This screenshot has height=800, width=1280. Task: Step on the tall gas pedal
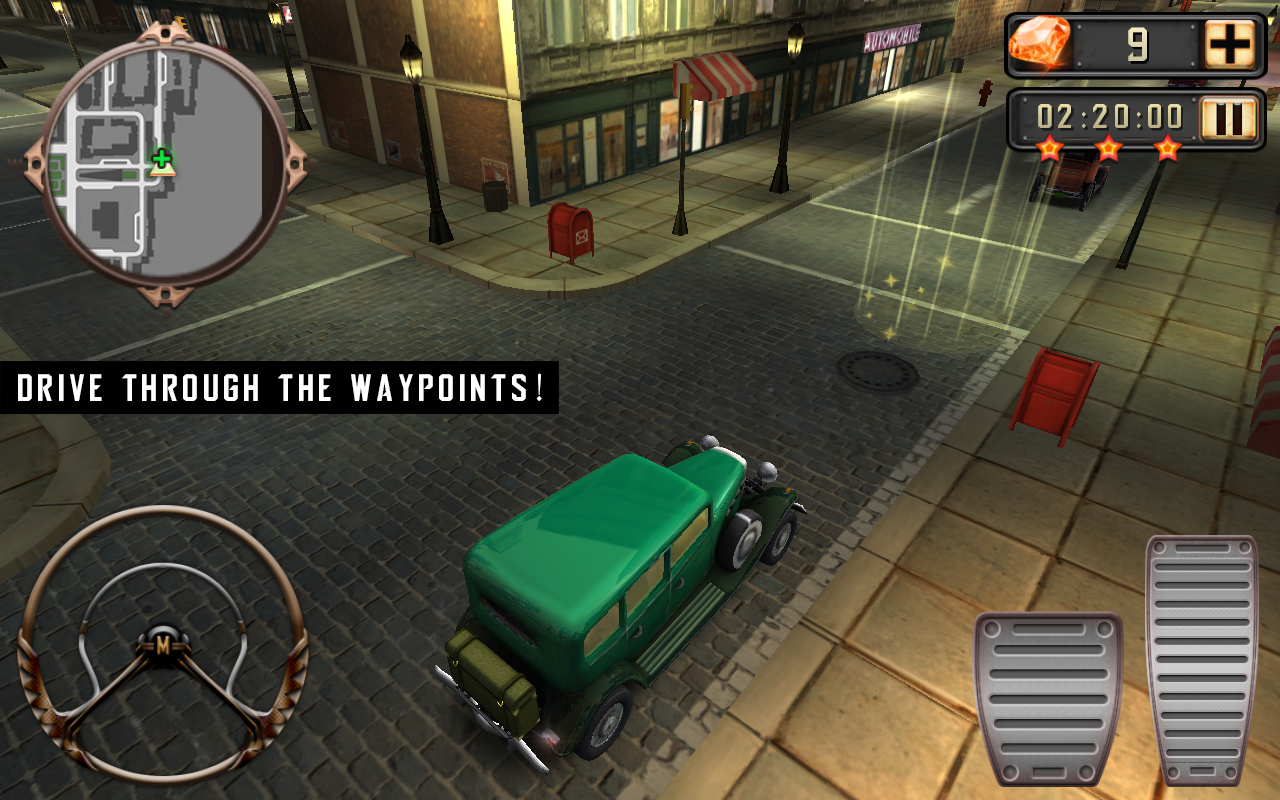[1201, 658]
